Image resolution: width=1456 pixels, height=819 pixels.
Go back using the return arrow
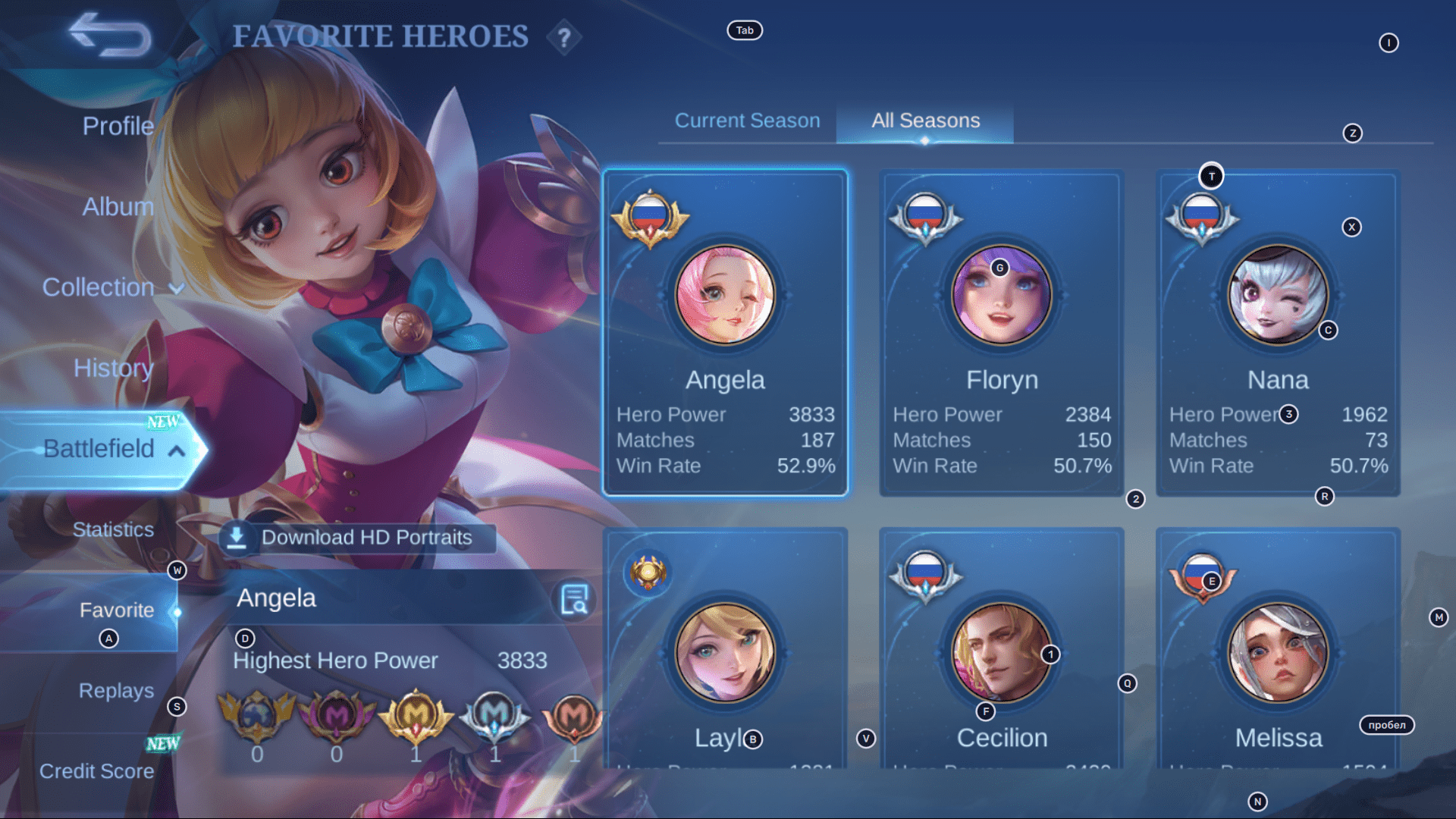point(111,35)
